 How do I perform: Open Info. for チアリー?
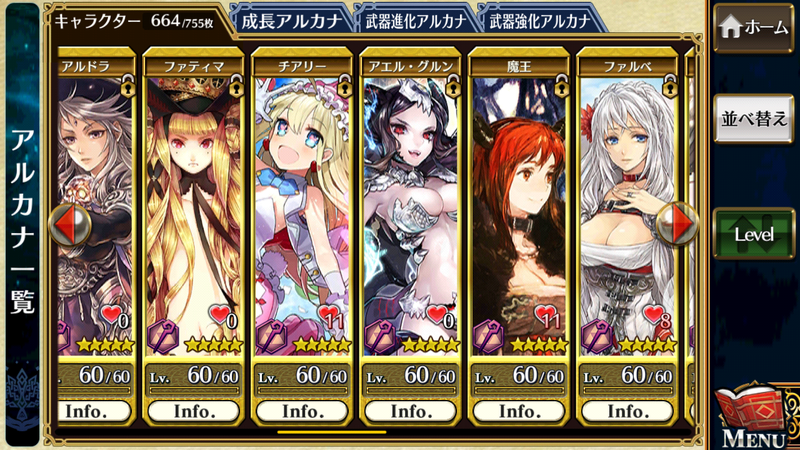[x=302, y=411]
